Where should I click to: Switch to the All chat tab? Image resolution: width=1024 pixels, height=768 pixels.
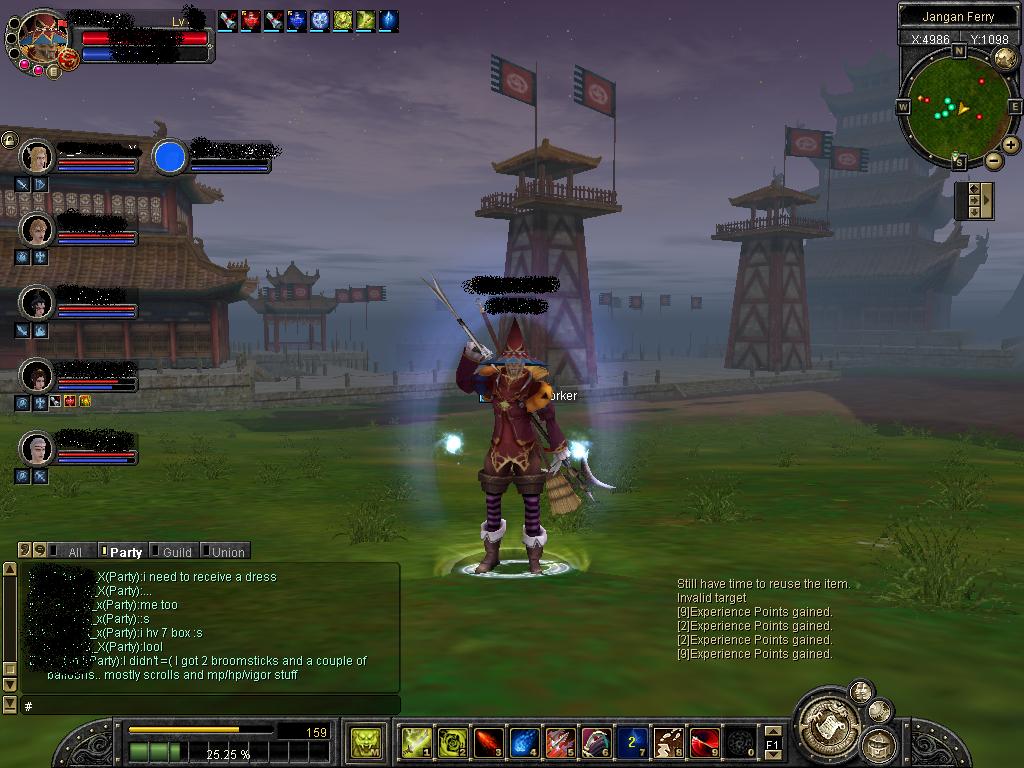coord(68,551)
